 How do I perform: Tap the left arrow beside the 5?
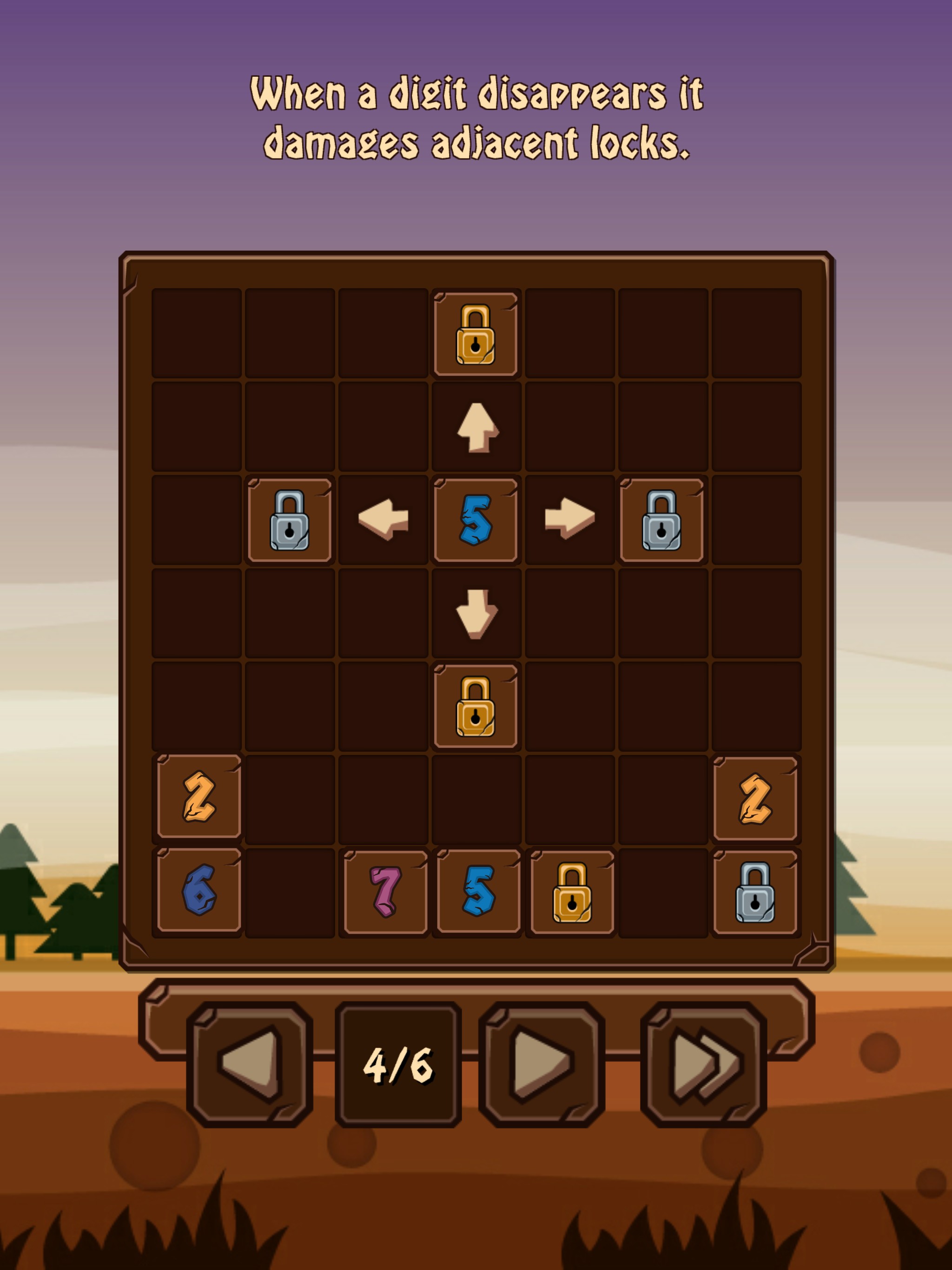[x=383, y=520]
